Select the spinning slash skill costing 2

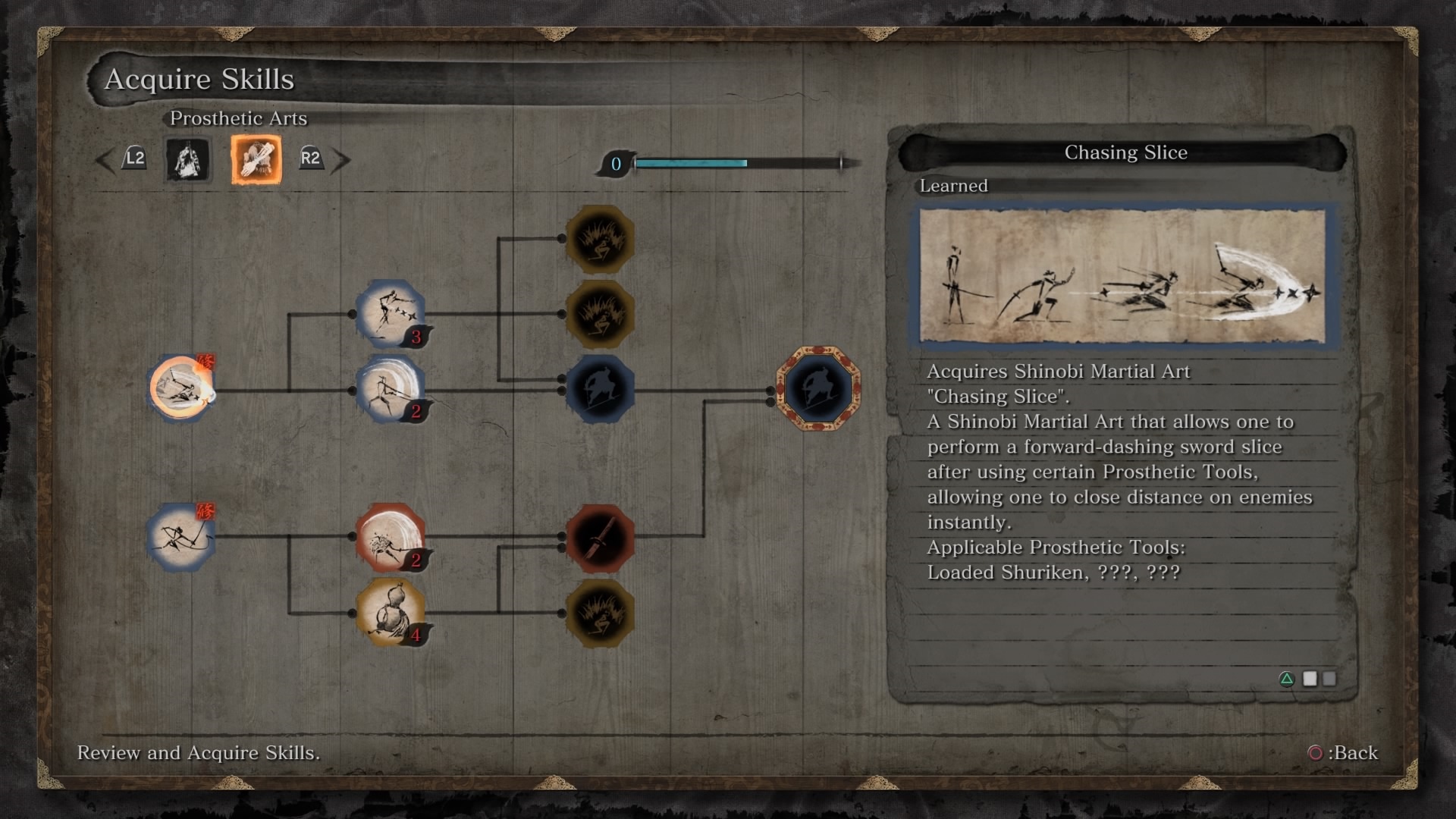[390, 388]
